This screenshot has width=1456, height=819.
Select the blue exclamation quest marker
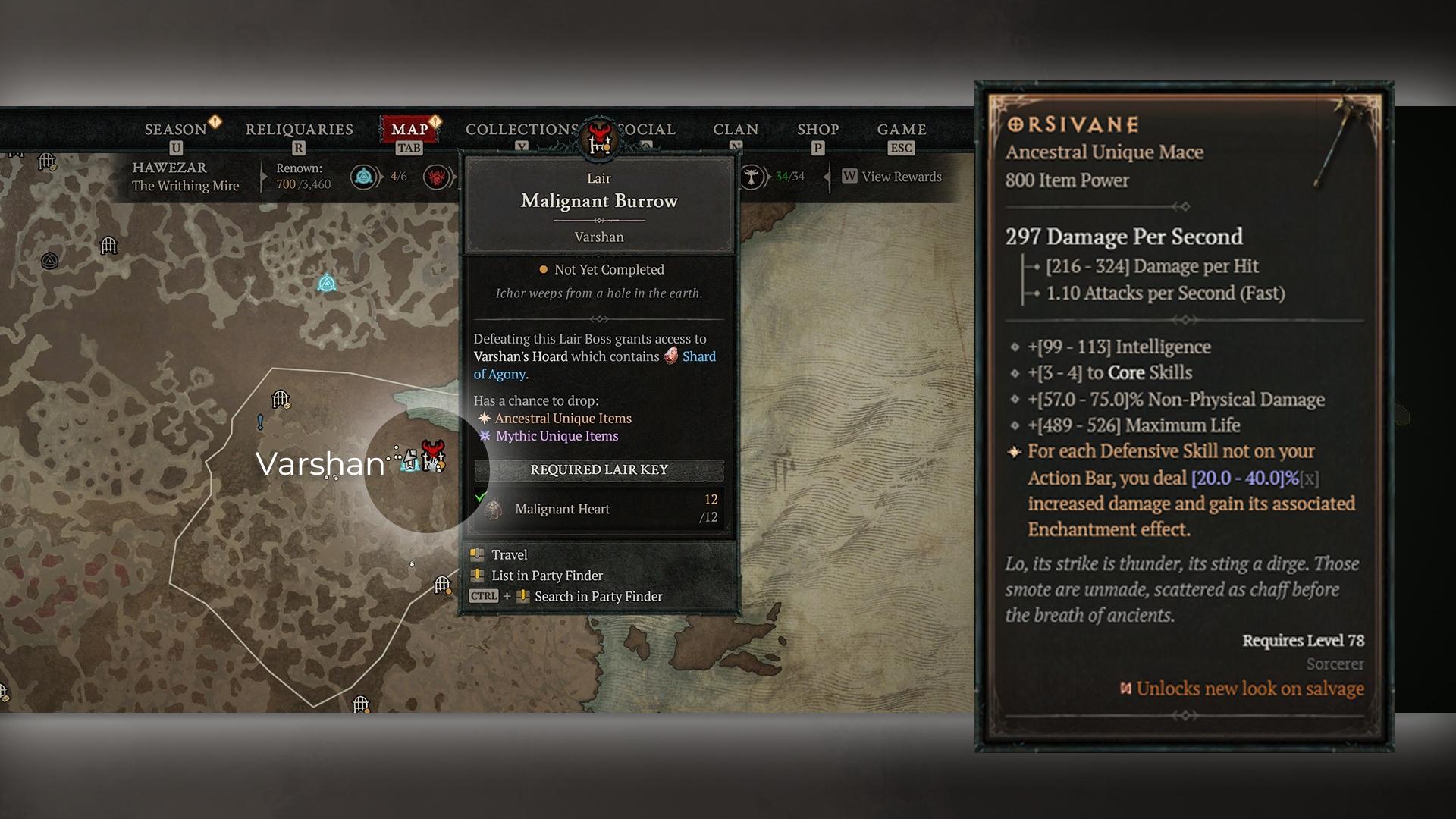(x=260, y=422)
